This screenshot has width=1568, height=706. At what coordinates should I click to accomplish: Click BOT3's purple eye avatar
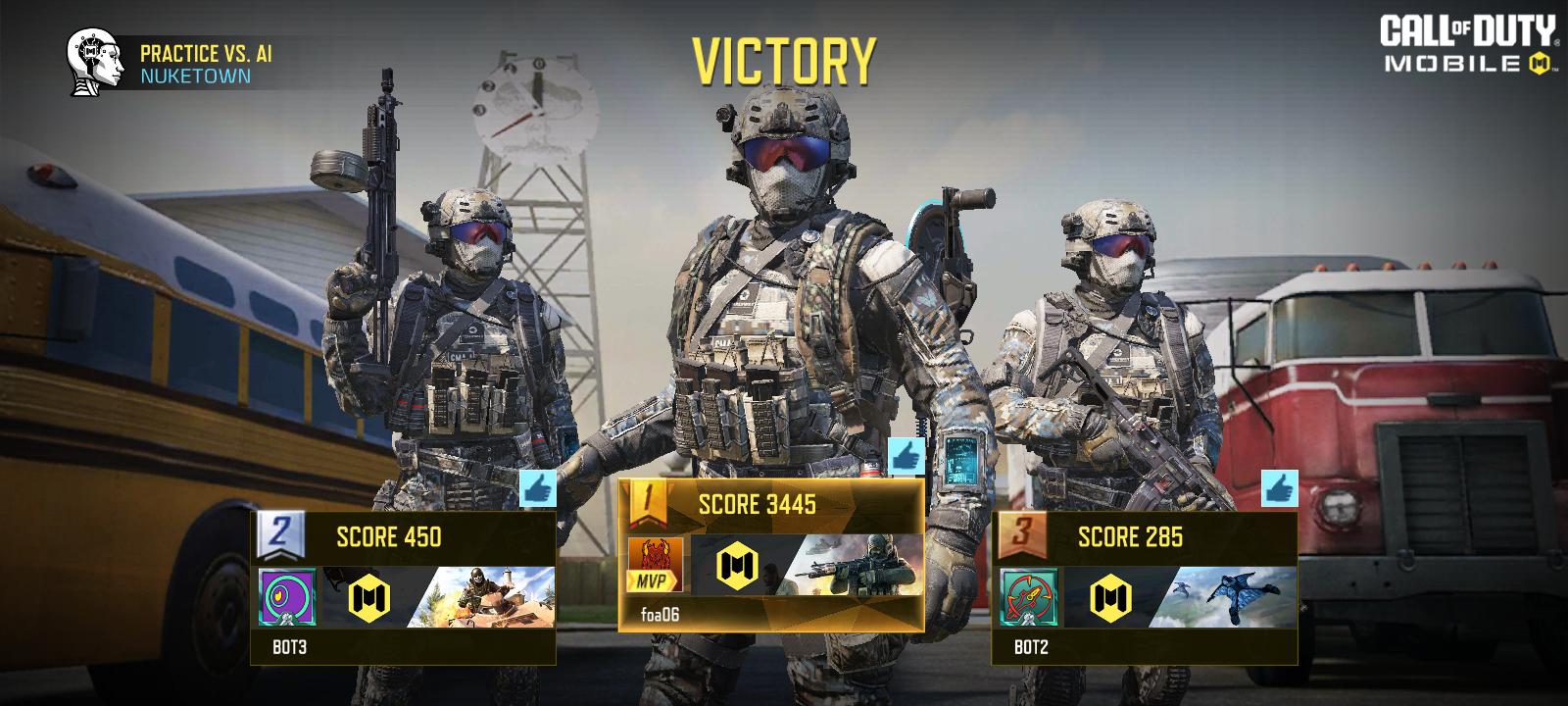pyautogui.click(x=287, y=597)
